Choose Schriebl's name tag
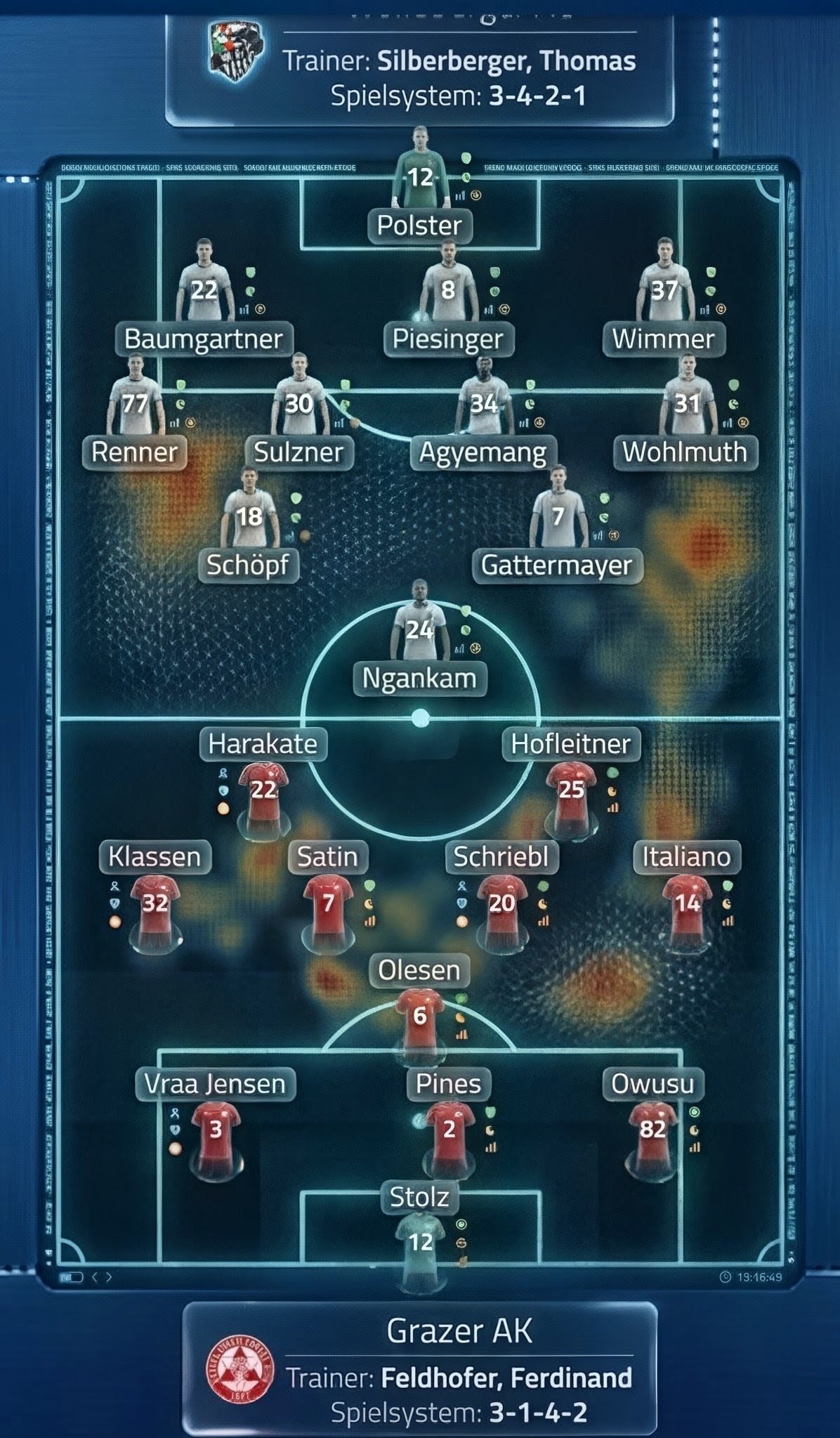840x1438 pixels. (501, 857)
